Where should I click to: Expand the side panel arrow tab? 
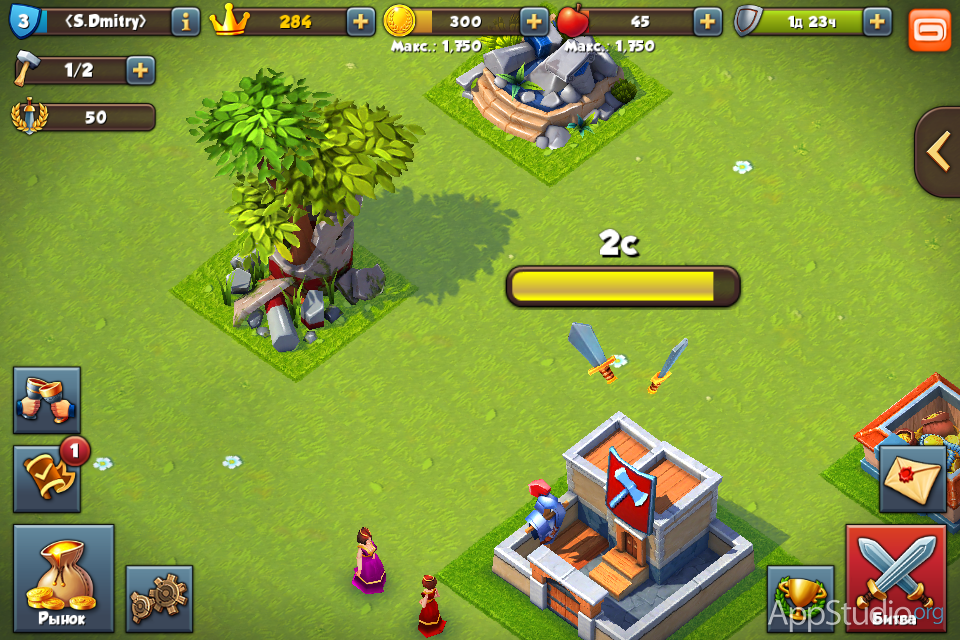coord(938,152)
